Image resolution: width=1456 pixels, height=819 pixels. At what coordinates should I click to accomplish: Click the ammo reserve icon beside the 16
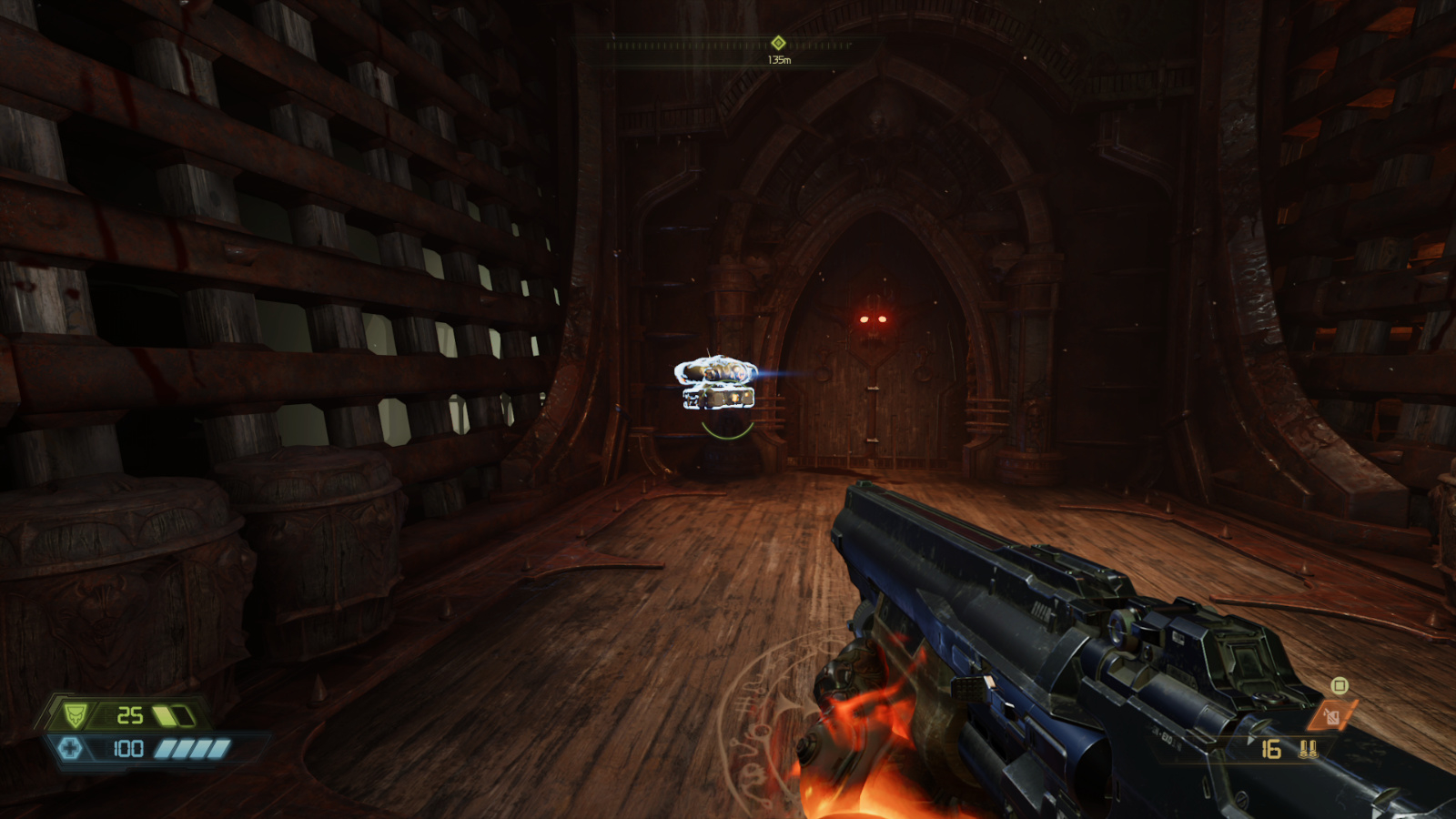1308,749
